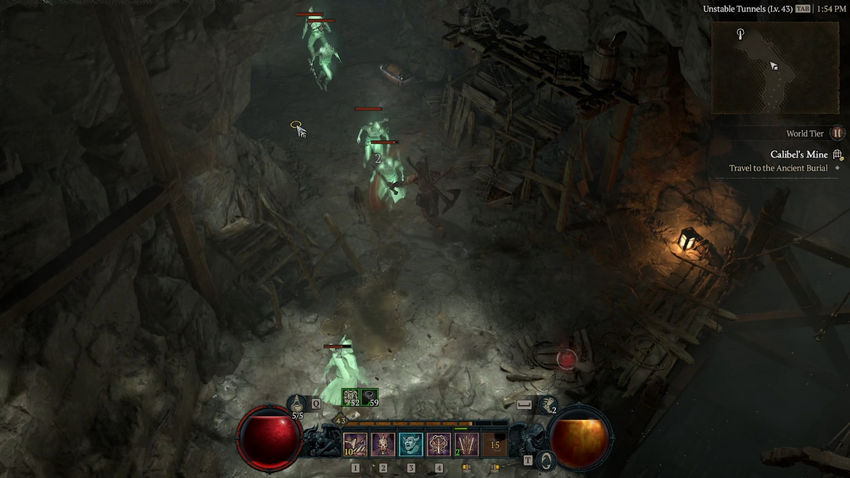Viewport: 850px width, 478px height.
Task: Inspect the buff icon showing 59
Action: tap(370, 398)
